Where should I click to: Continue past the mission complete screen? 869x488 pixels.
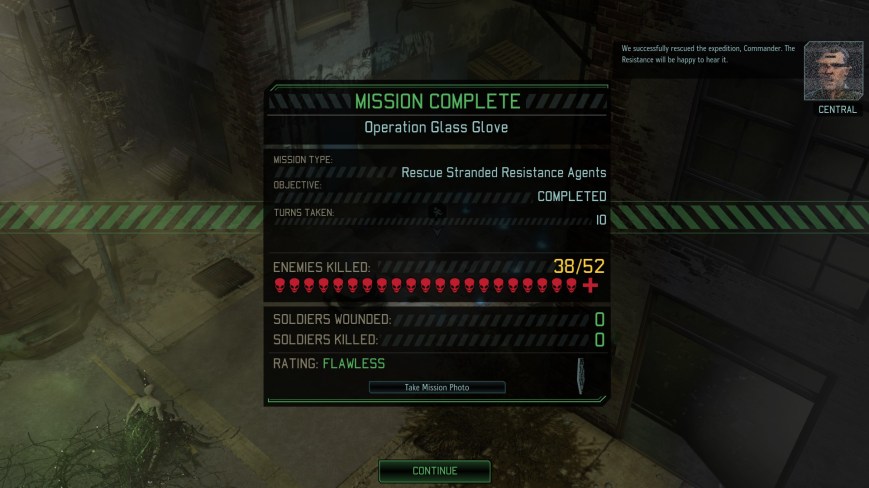[434, 470]
